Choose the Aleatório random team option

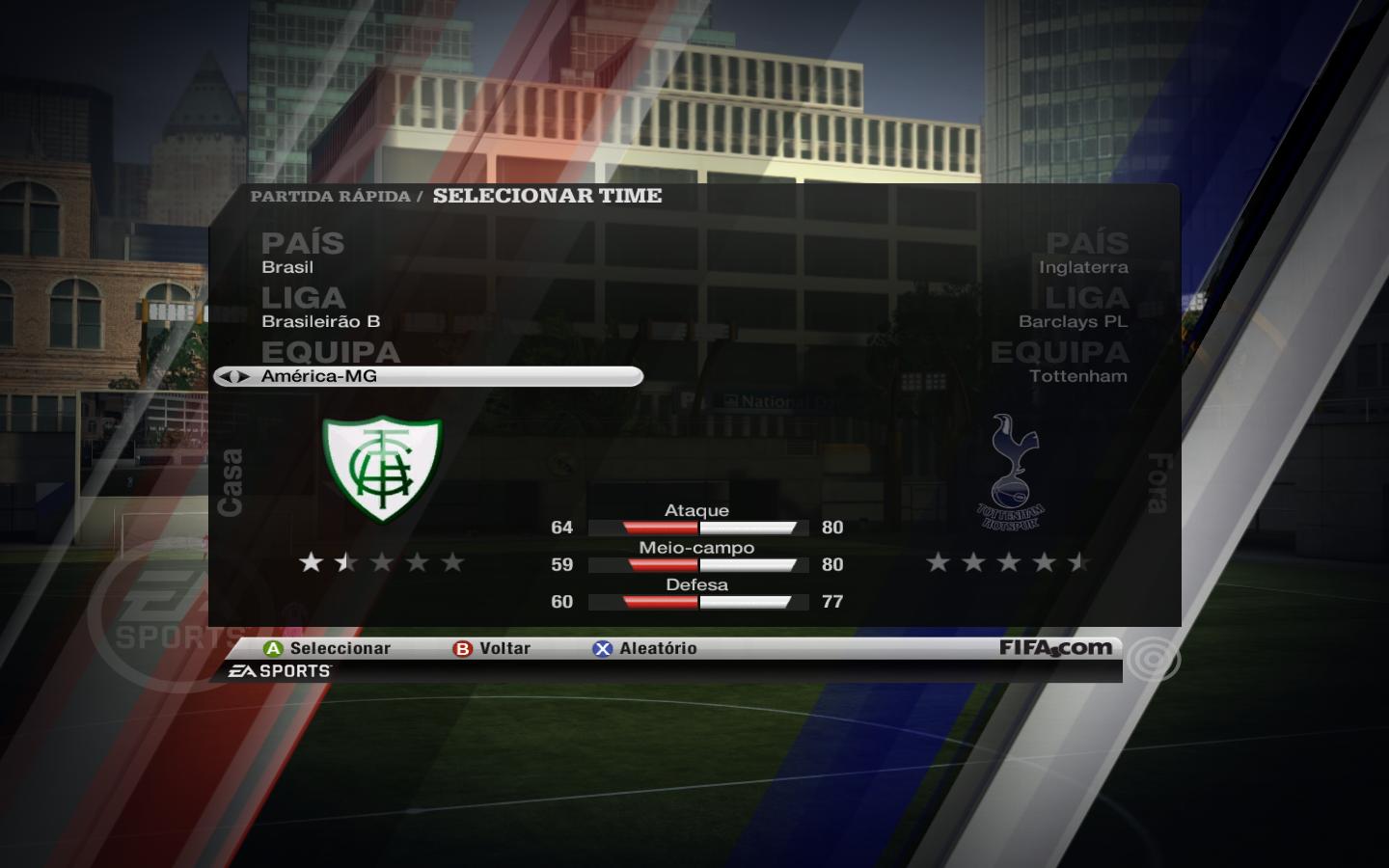tap(645, 648)
